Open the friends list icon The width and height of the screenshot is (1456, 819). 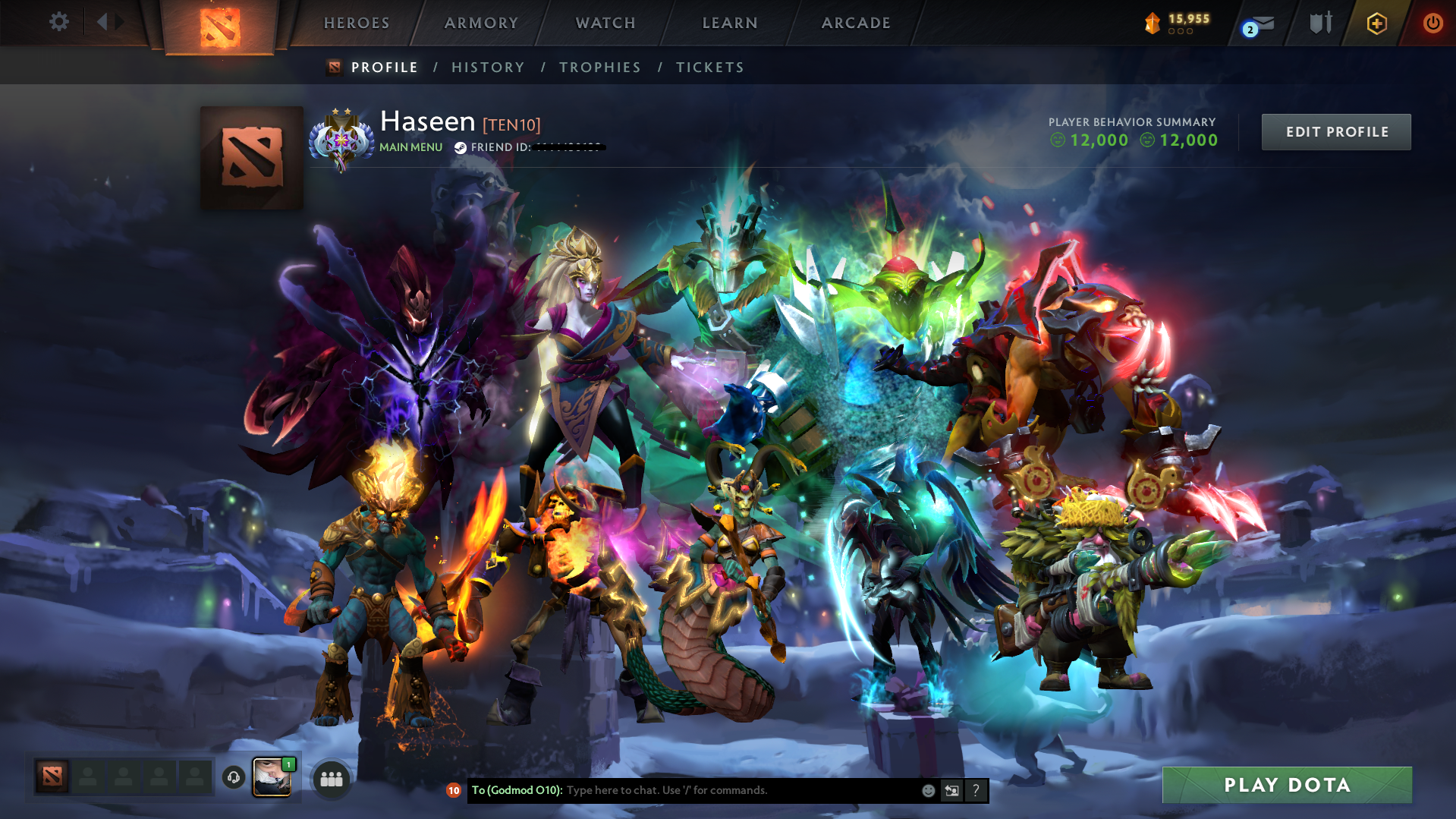click(331, 777)
